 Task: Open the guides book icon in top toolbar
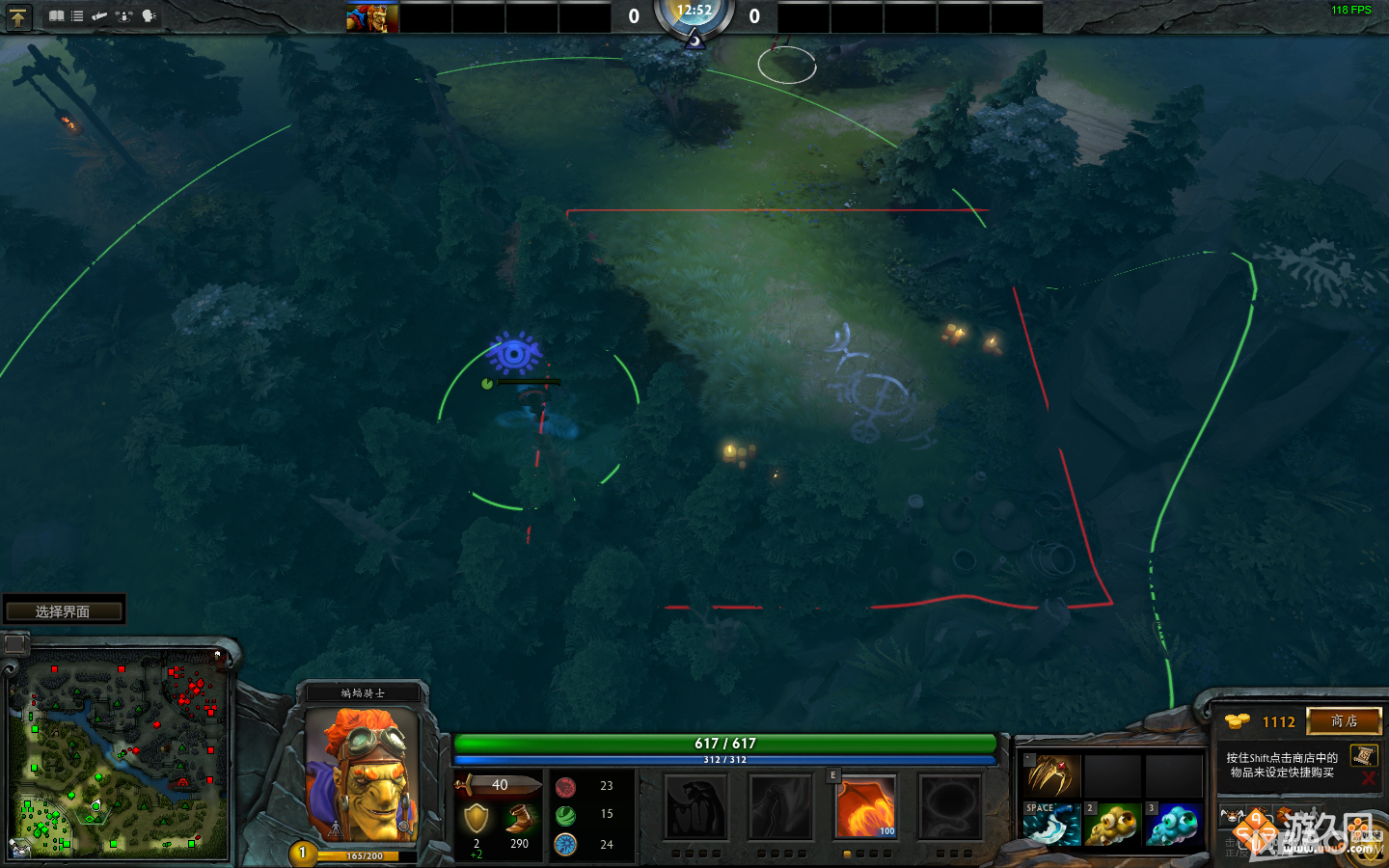[x=57, y=15]
